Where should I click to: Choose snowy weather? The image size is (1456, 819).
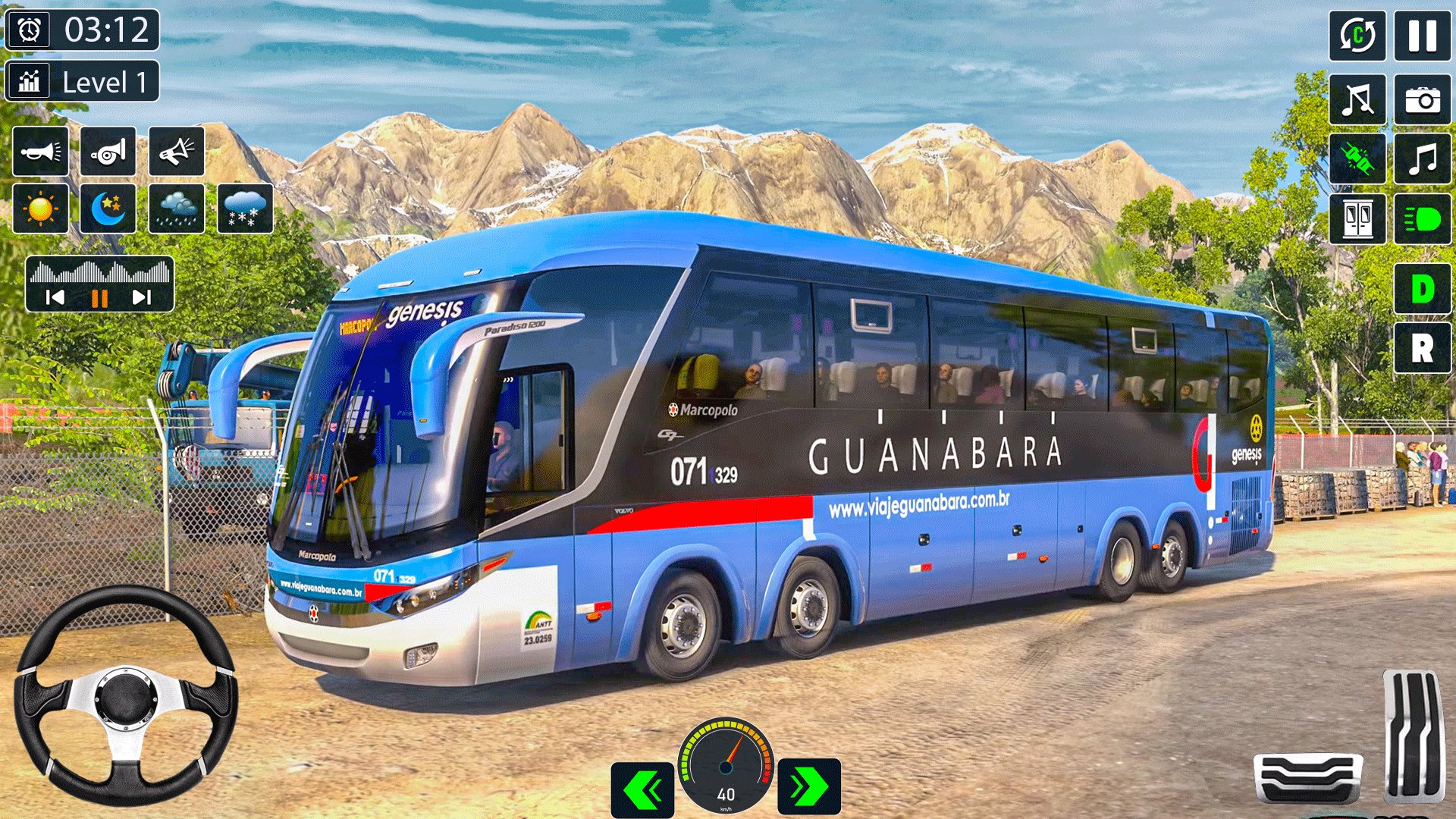click(244, 209)
